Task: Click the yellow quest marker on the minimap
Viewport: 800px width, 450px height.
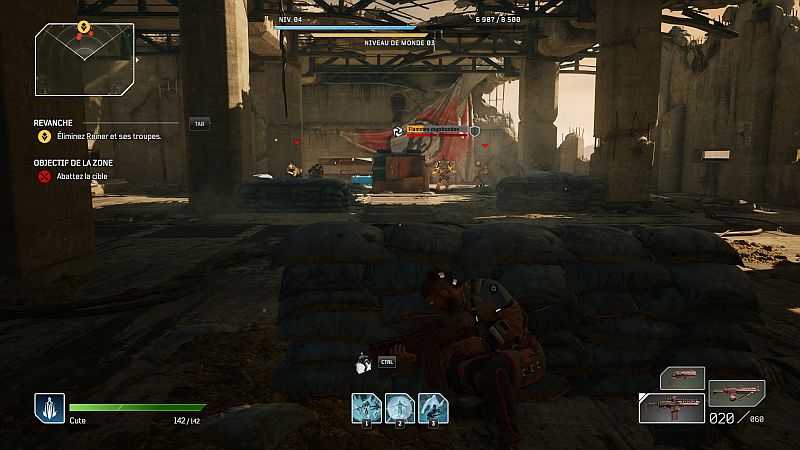Action: 84,27
